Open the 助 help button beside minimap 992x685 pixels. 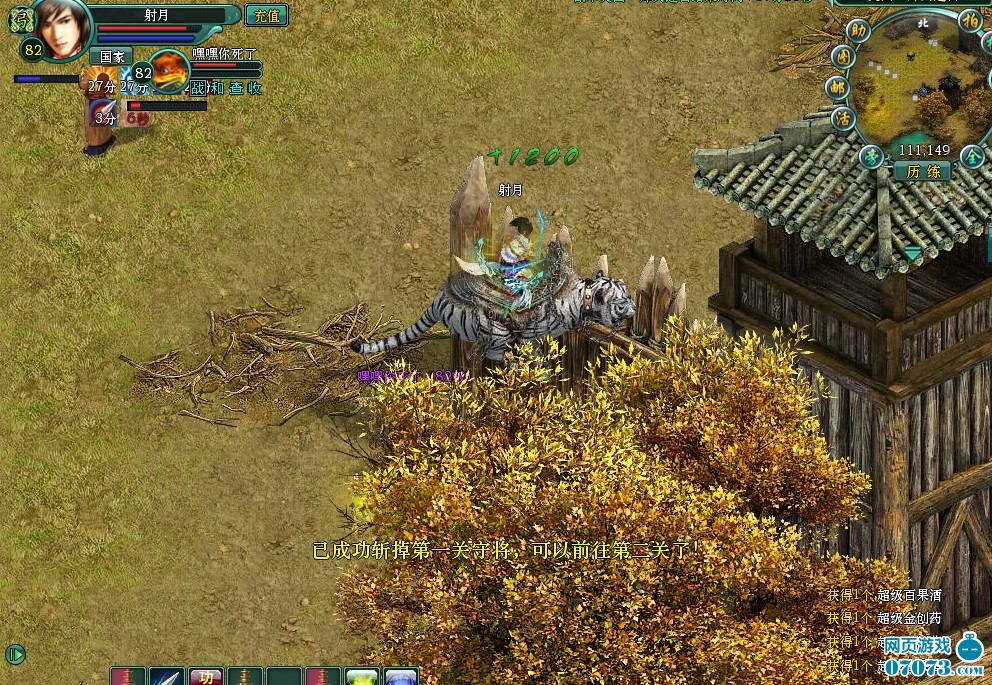(x=858, y=30)
